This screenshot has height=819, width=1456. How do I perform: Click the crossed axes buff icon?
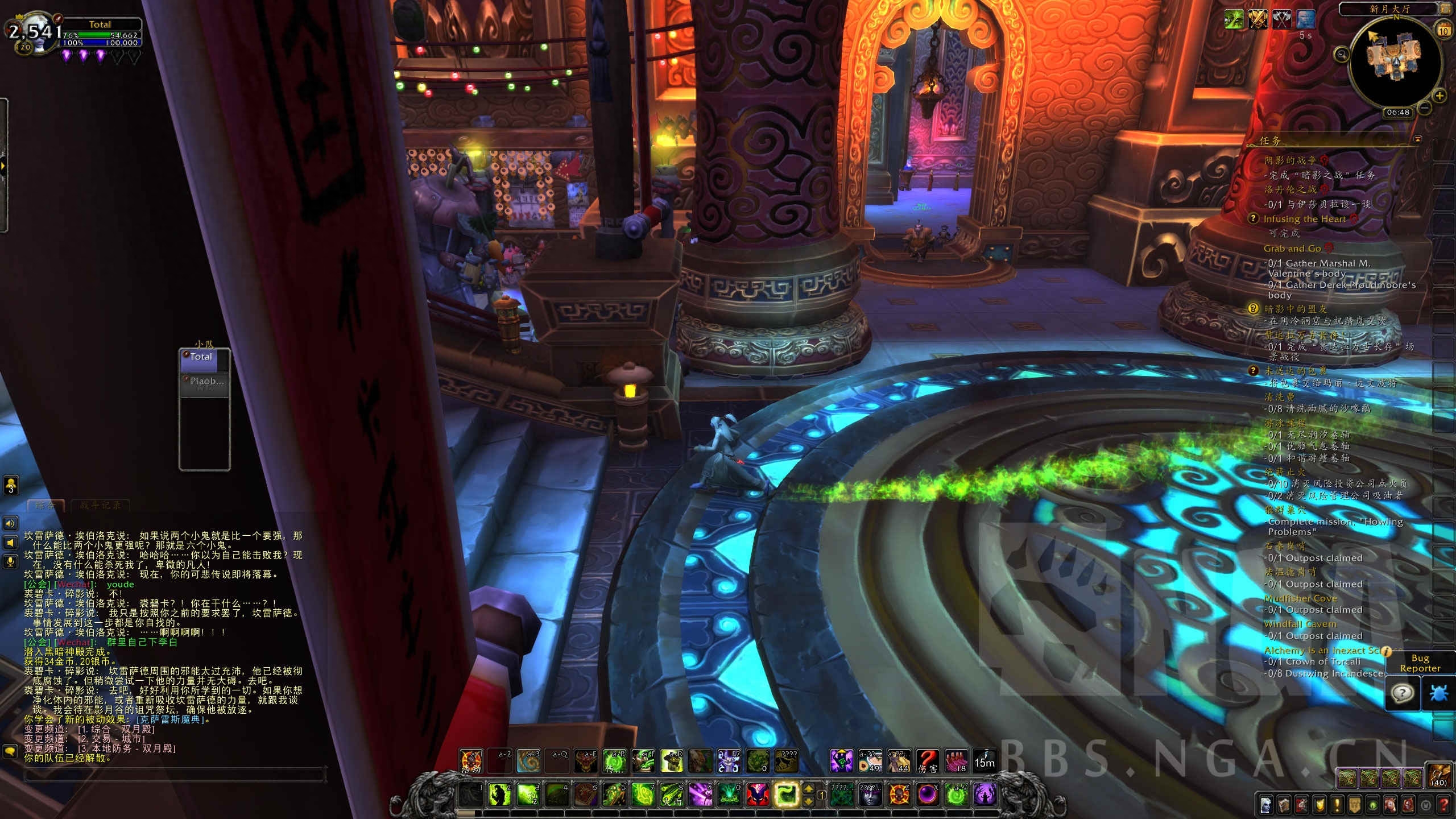coord(1281,19)
